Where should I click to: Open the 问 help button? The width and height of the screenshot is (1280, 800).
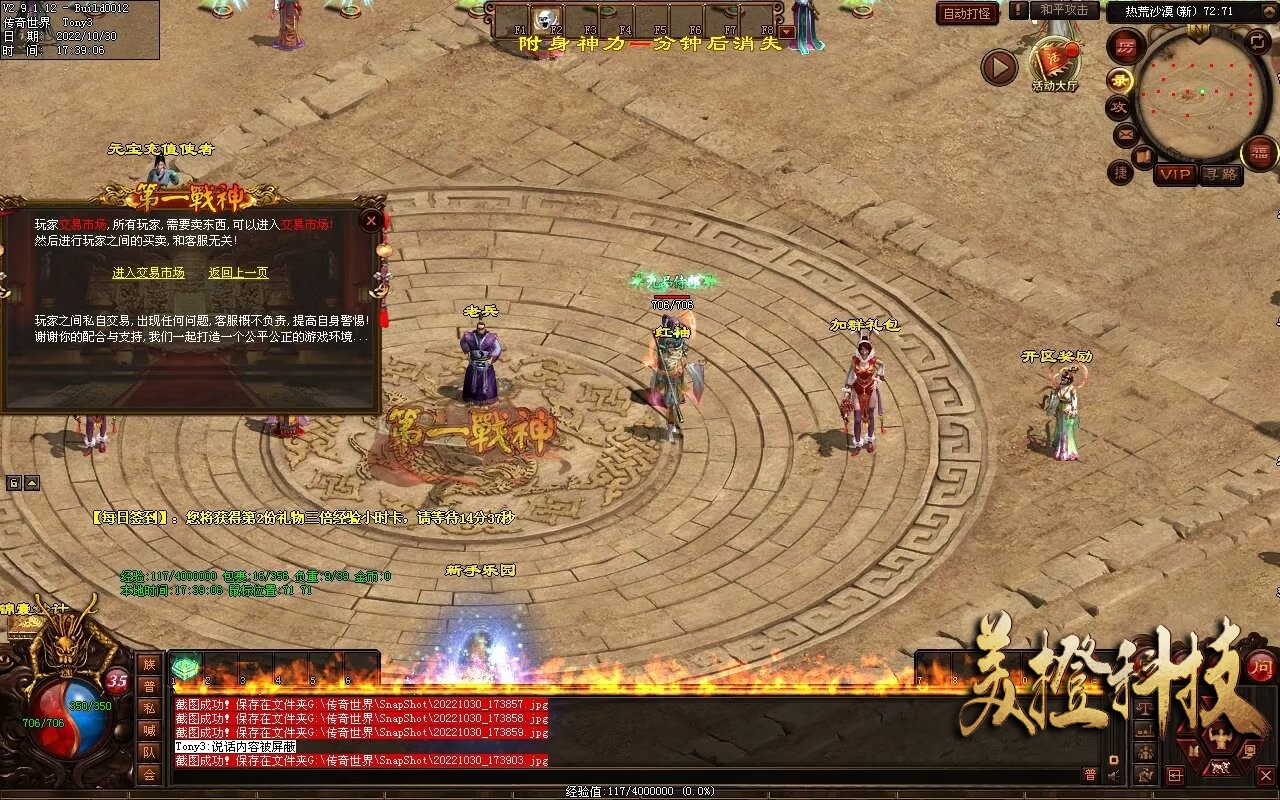coord(1261,666)
